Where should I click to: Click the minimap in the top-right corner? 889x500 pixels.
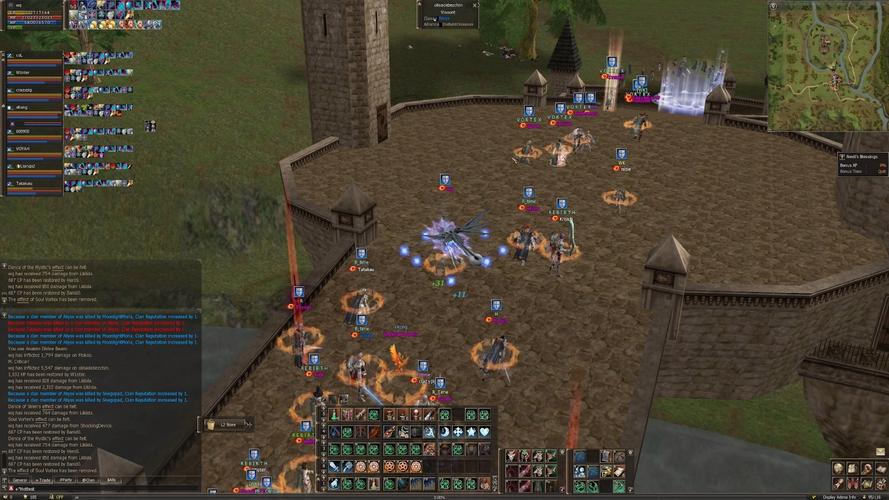[826, 66]
